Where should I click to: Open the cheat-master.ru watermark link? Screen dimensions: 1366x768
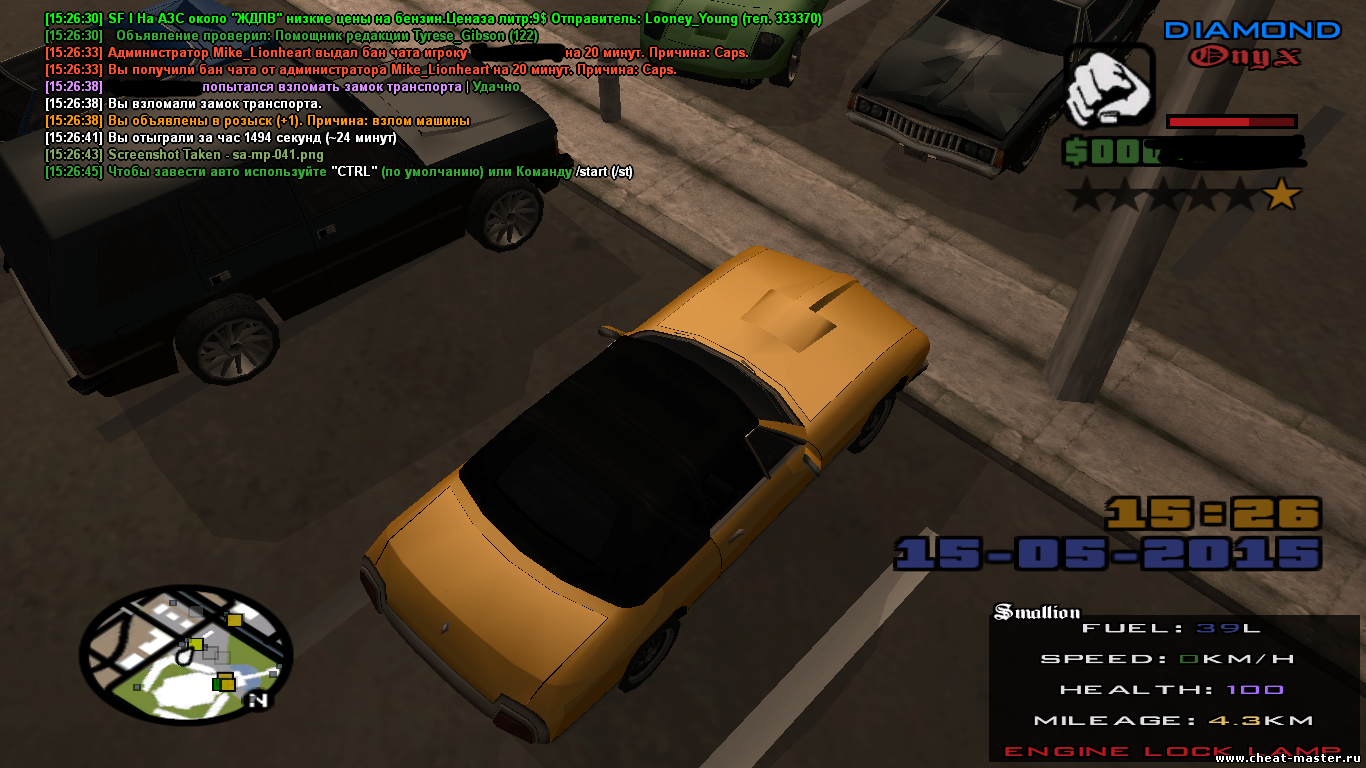tap(1288, 758)
